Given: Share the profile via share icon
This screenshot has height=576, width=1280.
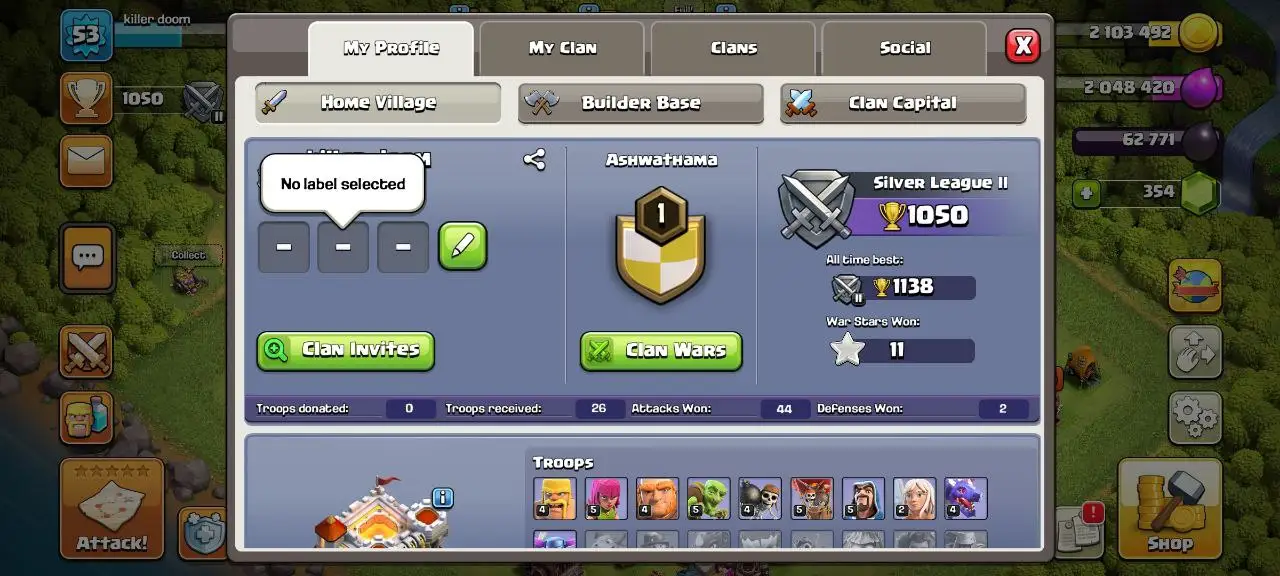Looking at the screenshot, I should [534, 159].
